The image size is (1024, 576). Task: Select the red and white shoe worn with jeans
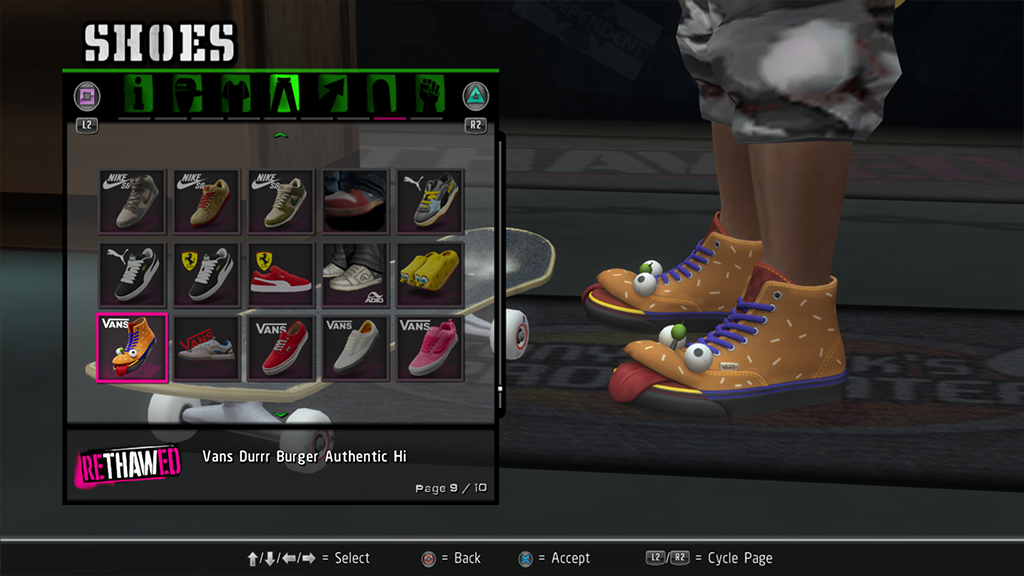pyautogui.click(x=356, y=200)
